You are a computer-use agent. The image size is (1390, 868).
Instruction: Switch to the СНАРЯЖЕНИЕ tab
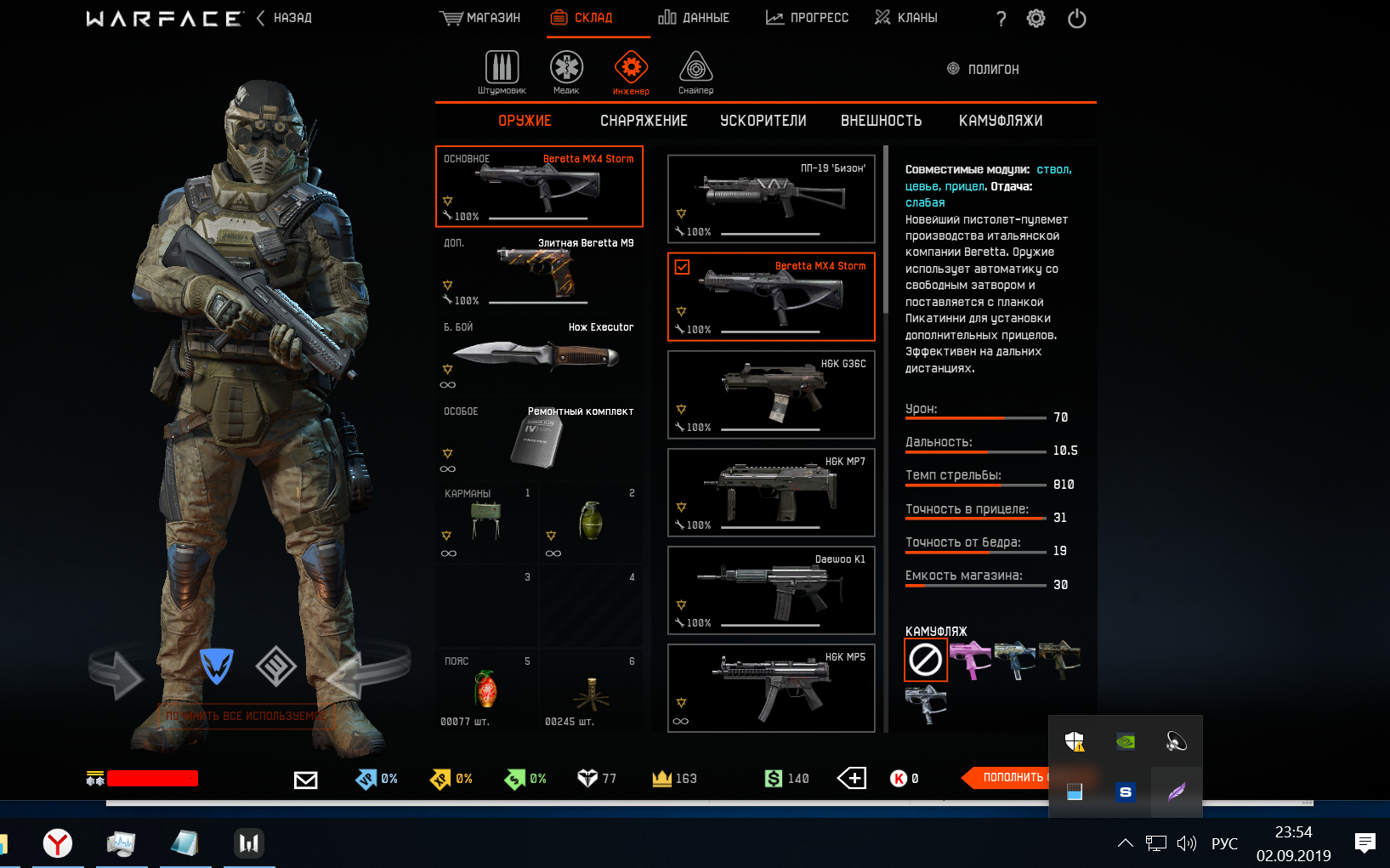point(644,121)
